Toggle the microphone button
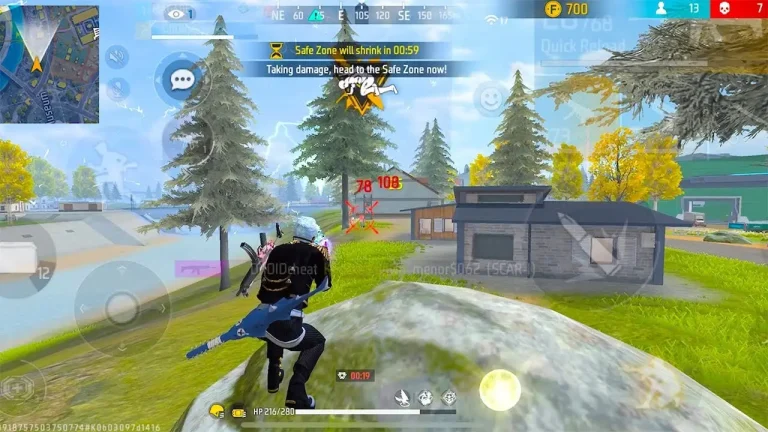The height and width of the screenshot is (432, 768). point(117,89)
